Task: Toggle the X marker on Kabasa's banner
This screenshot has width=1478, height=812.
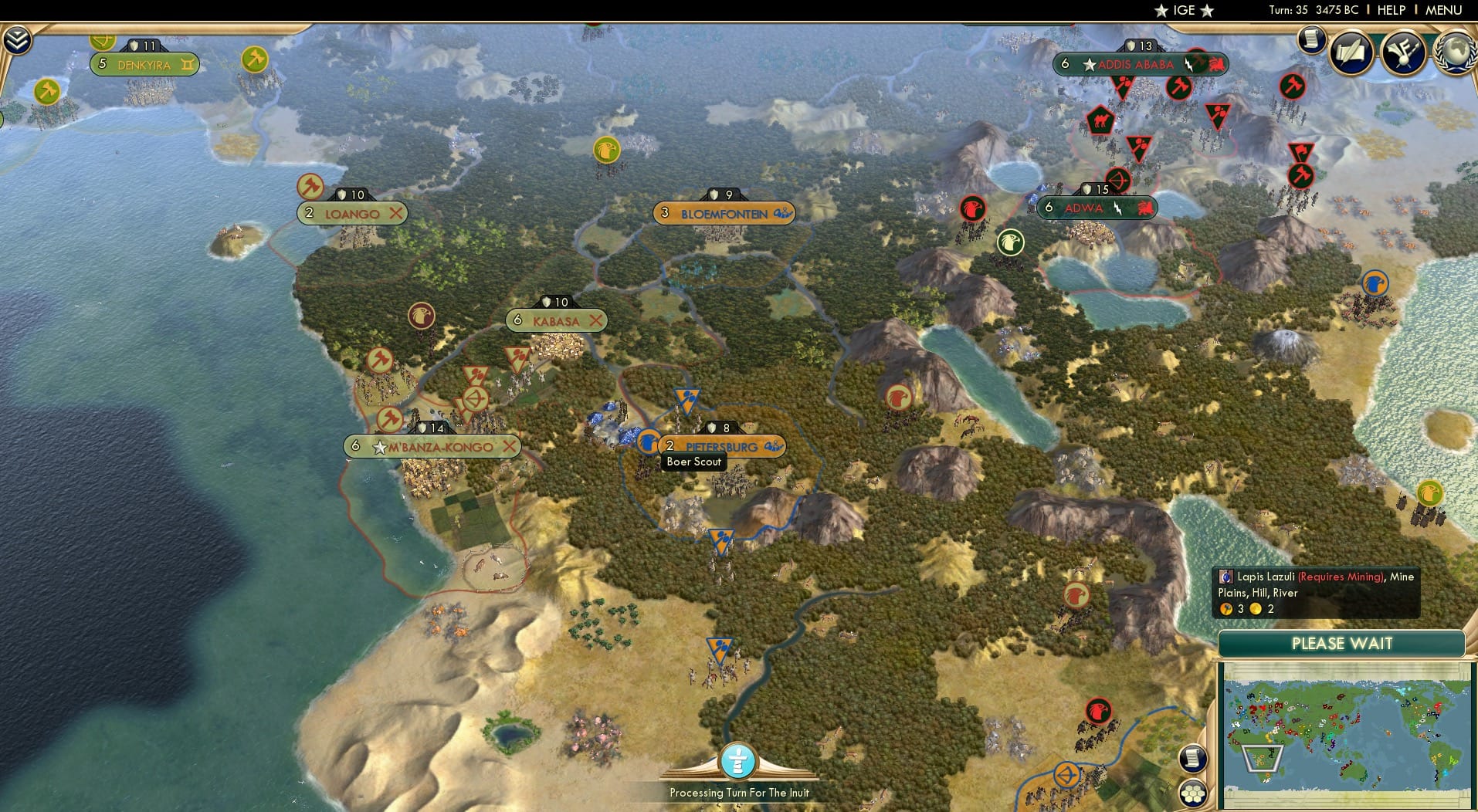Action: coord(595,320)
